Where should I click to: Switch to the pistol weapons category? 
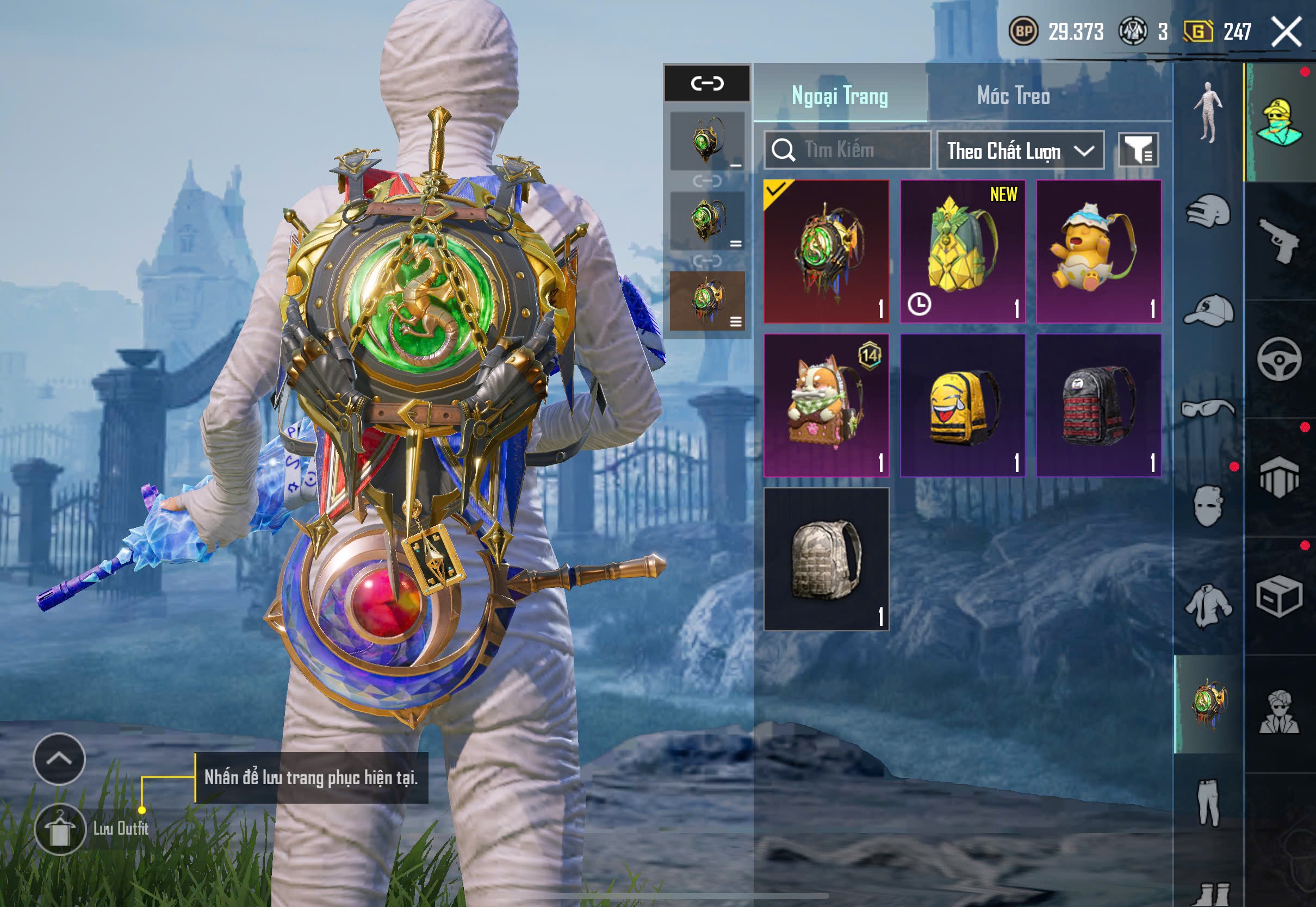(1279, 241)
